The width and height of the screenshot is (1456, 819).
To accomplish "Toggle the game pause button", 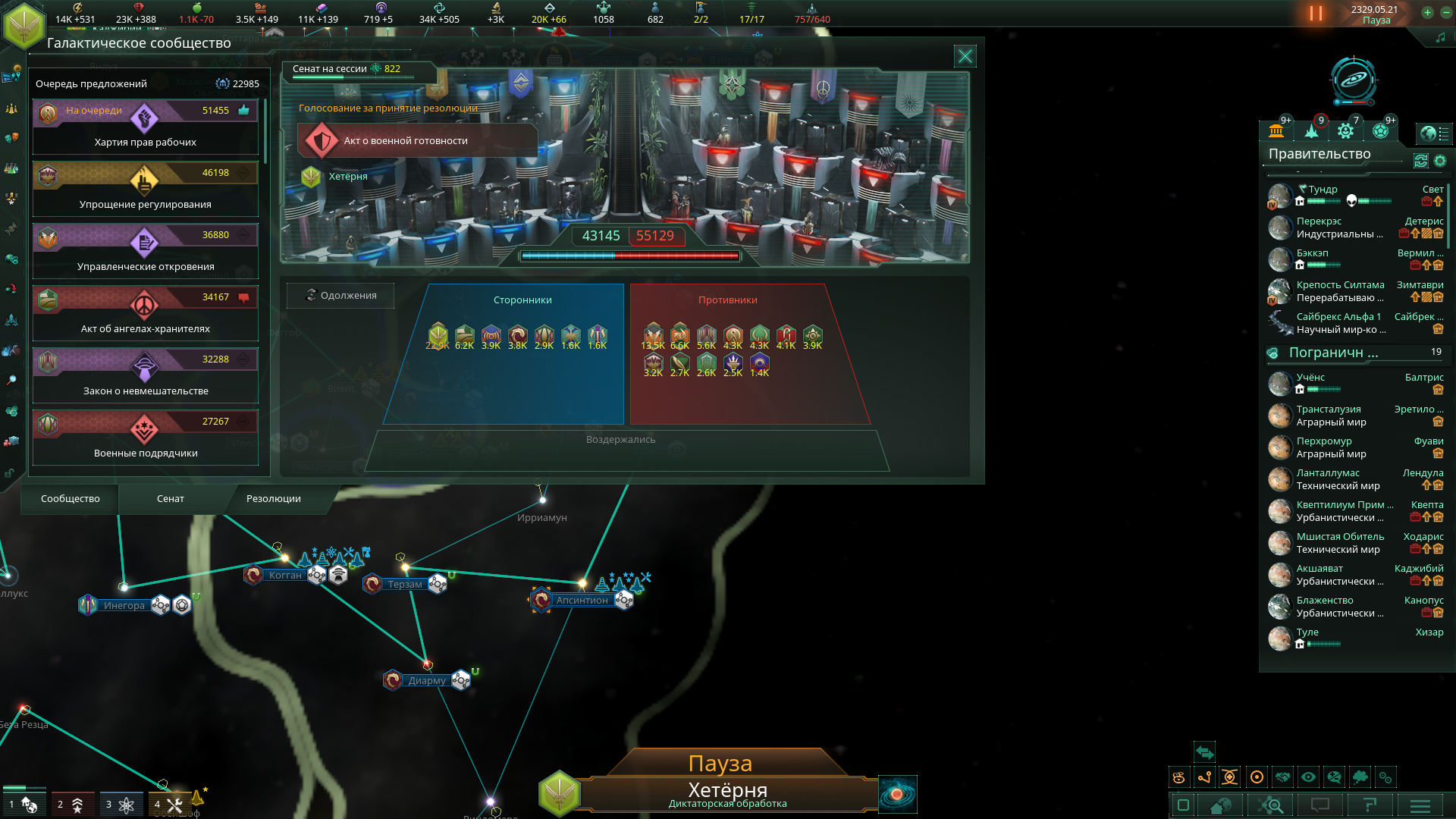I will tap(1316, 14).
